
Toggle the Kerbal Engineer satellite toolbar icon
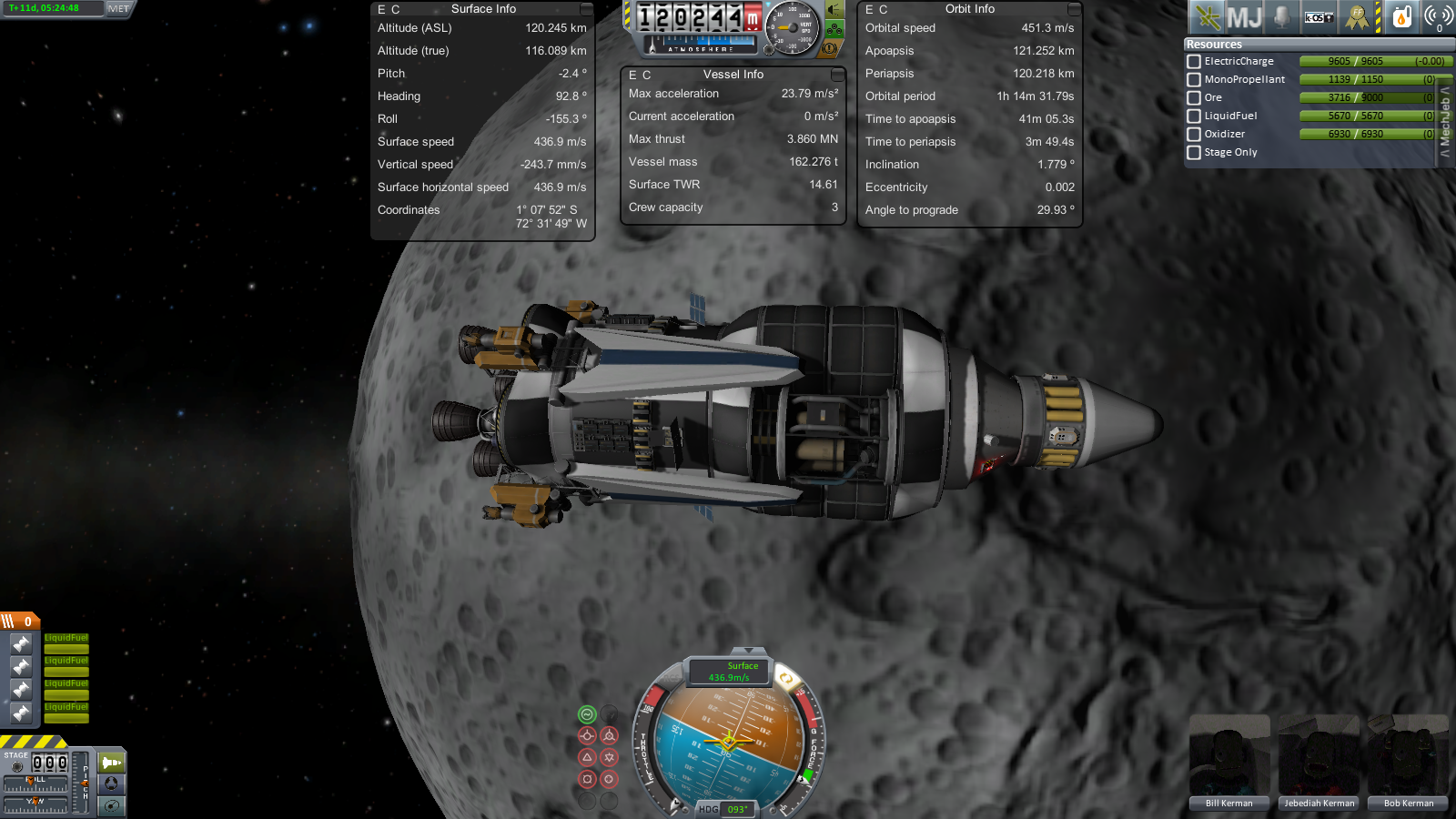coord(1208,17)
